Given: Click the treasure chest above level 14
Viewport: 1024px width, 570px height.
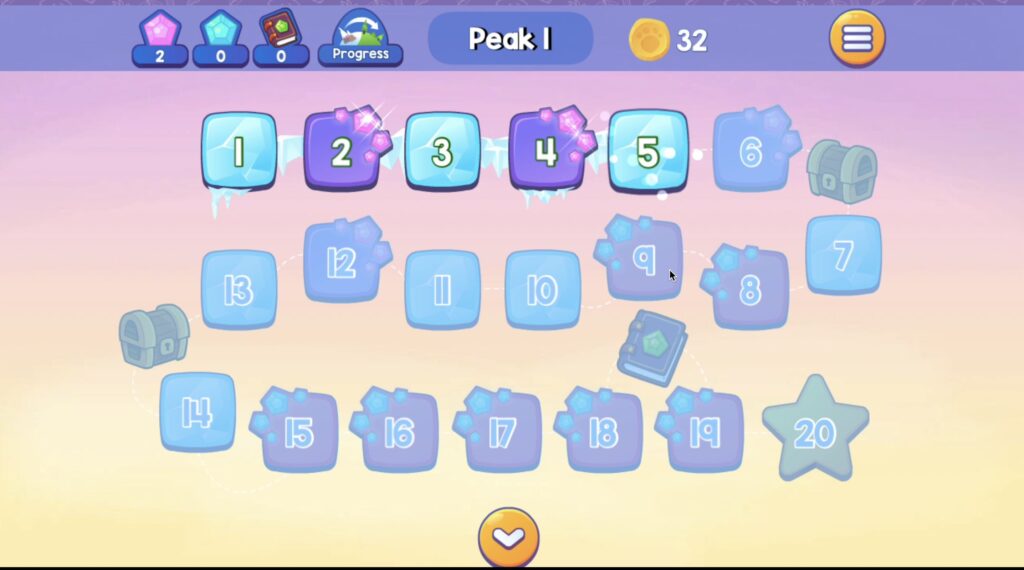Looking at the screenshot, I should pyautogui.click(x=154, y=335).
